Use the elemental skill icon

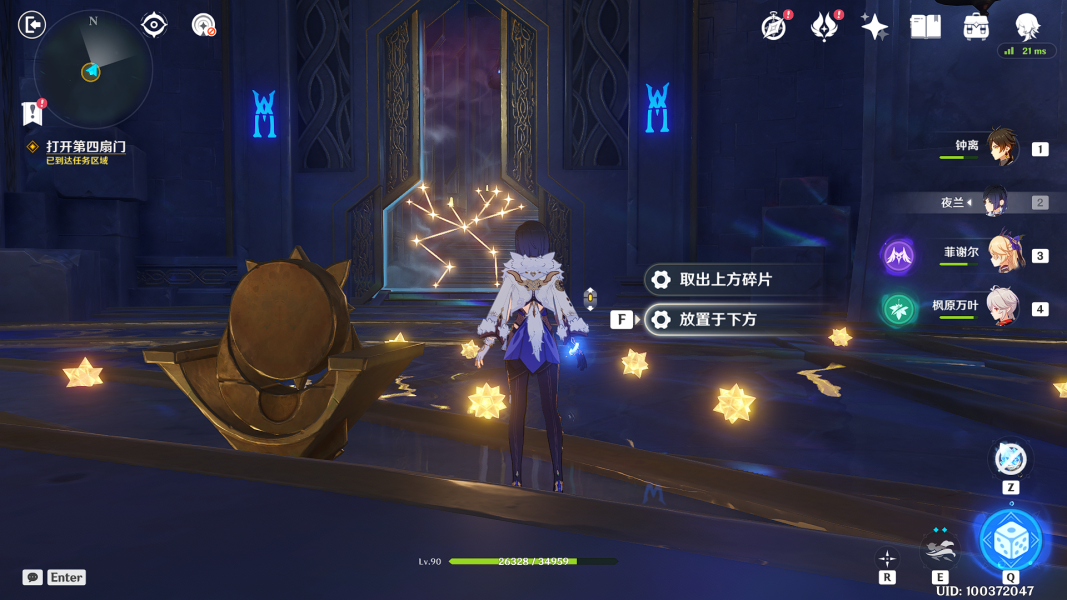tap(940, 547)
